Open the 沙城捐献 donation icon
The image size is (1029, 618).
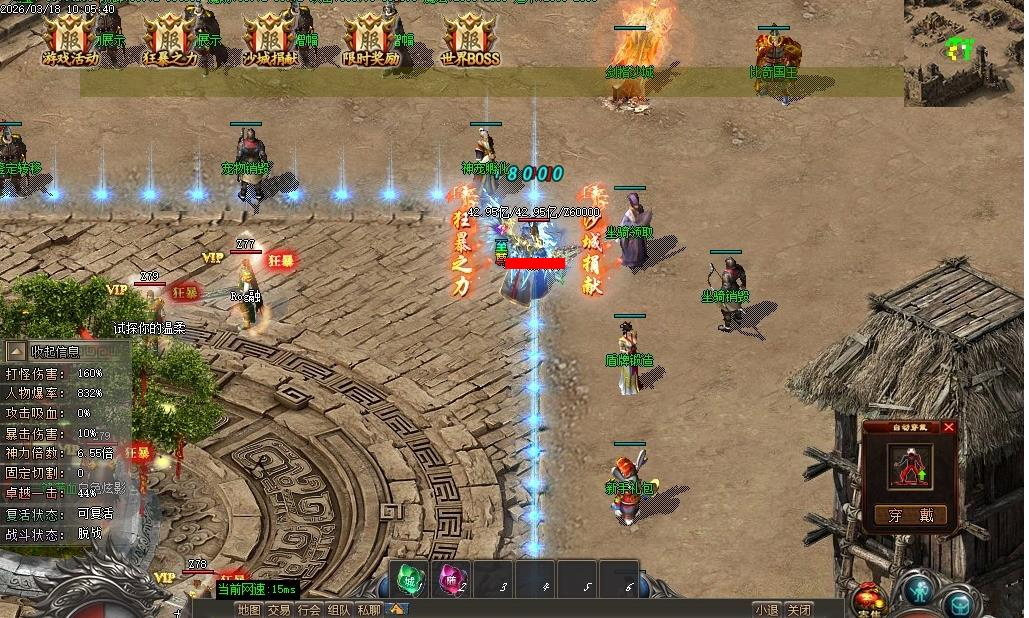[270, 41]
